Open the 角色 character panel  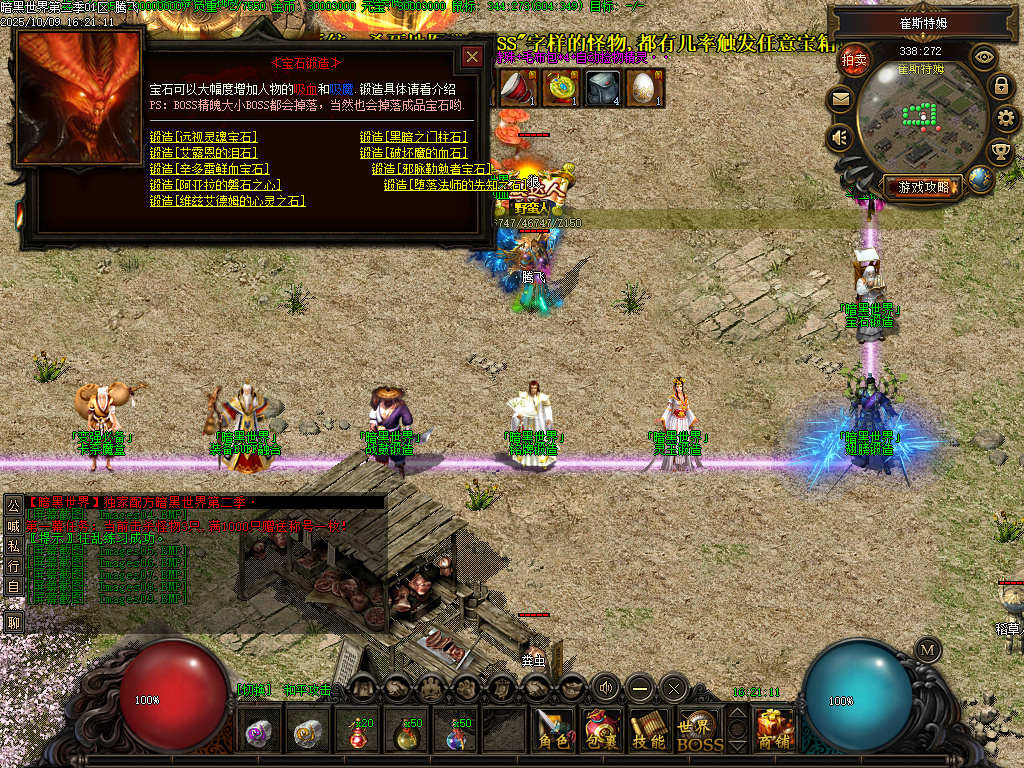(x=553, y=731)
